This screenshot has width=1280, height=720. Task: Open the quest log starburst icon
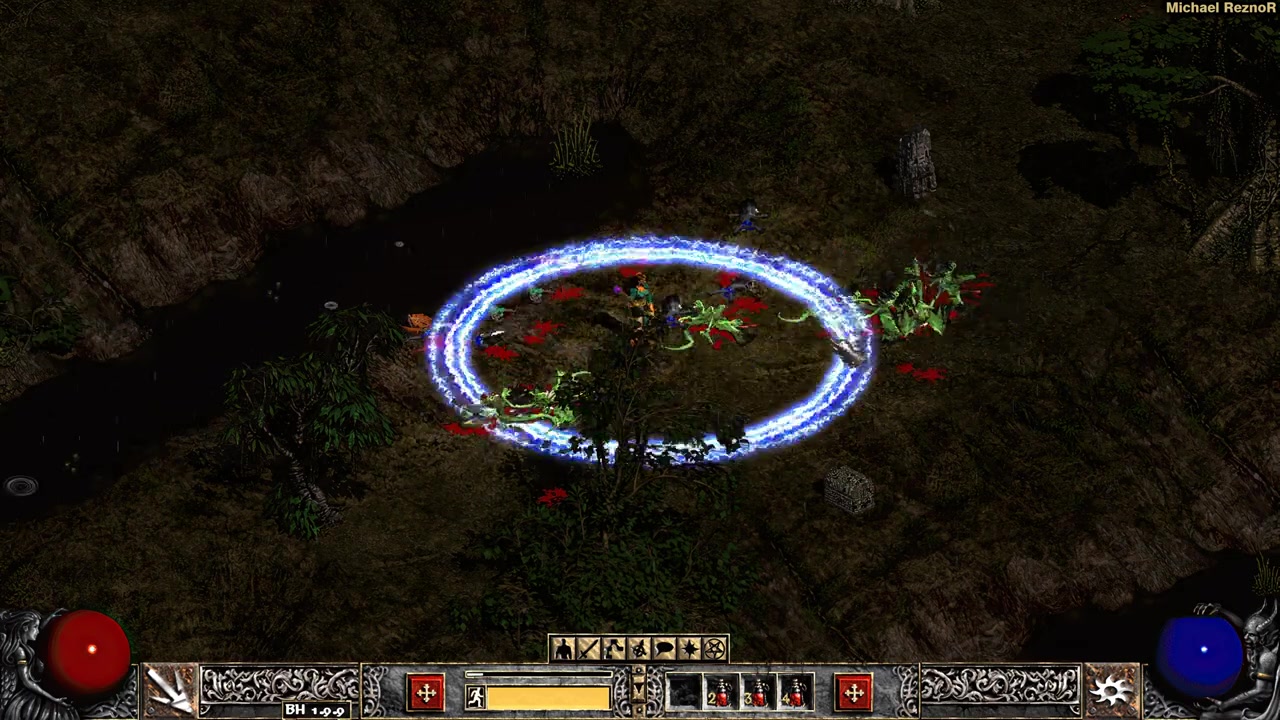689,650
